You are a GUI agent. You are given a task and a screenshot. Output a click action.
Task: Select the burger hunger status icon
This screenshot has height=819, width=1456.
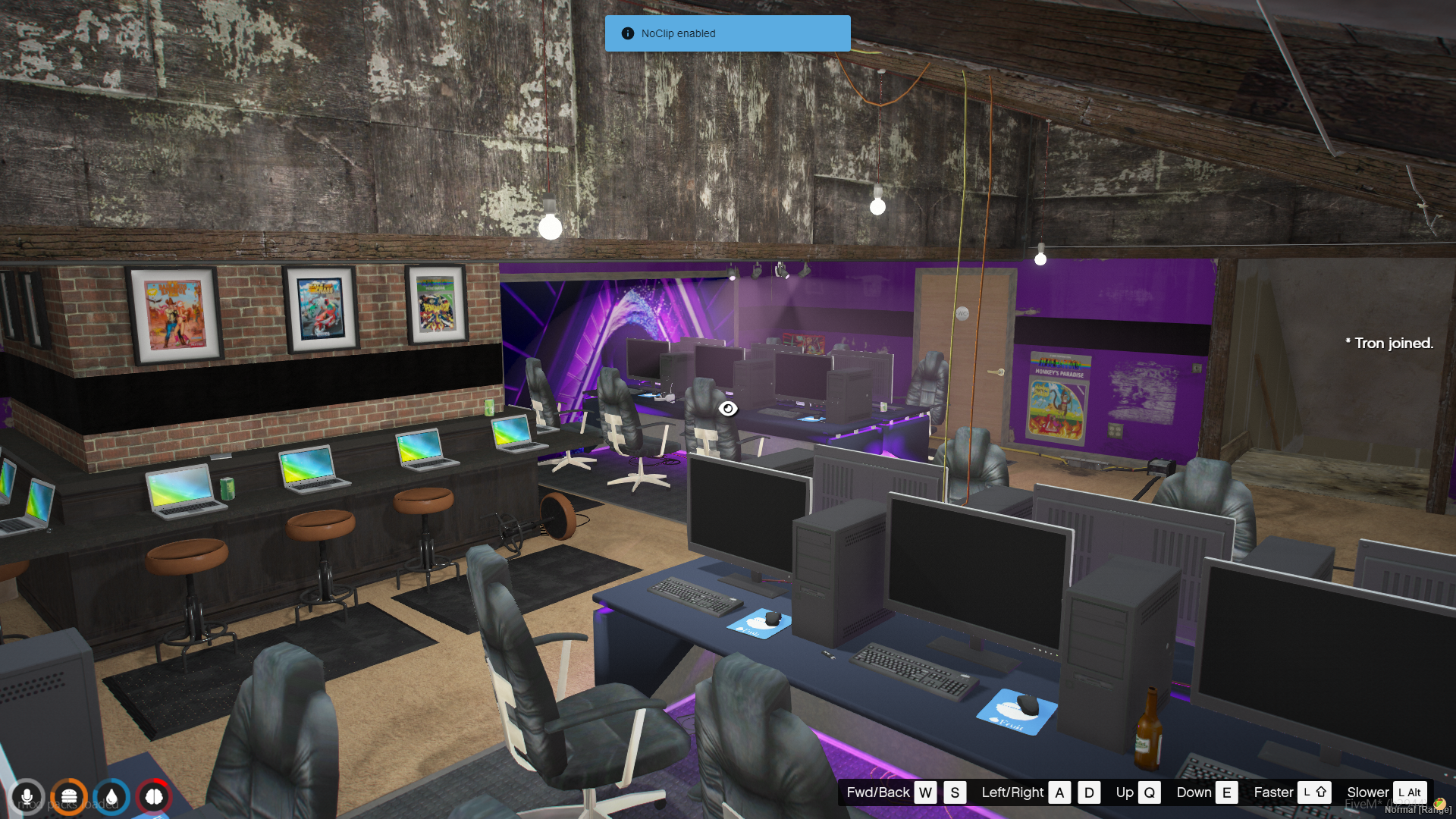pyautogui.click(x=69, y=797)
